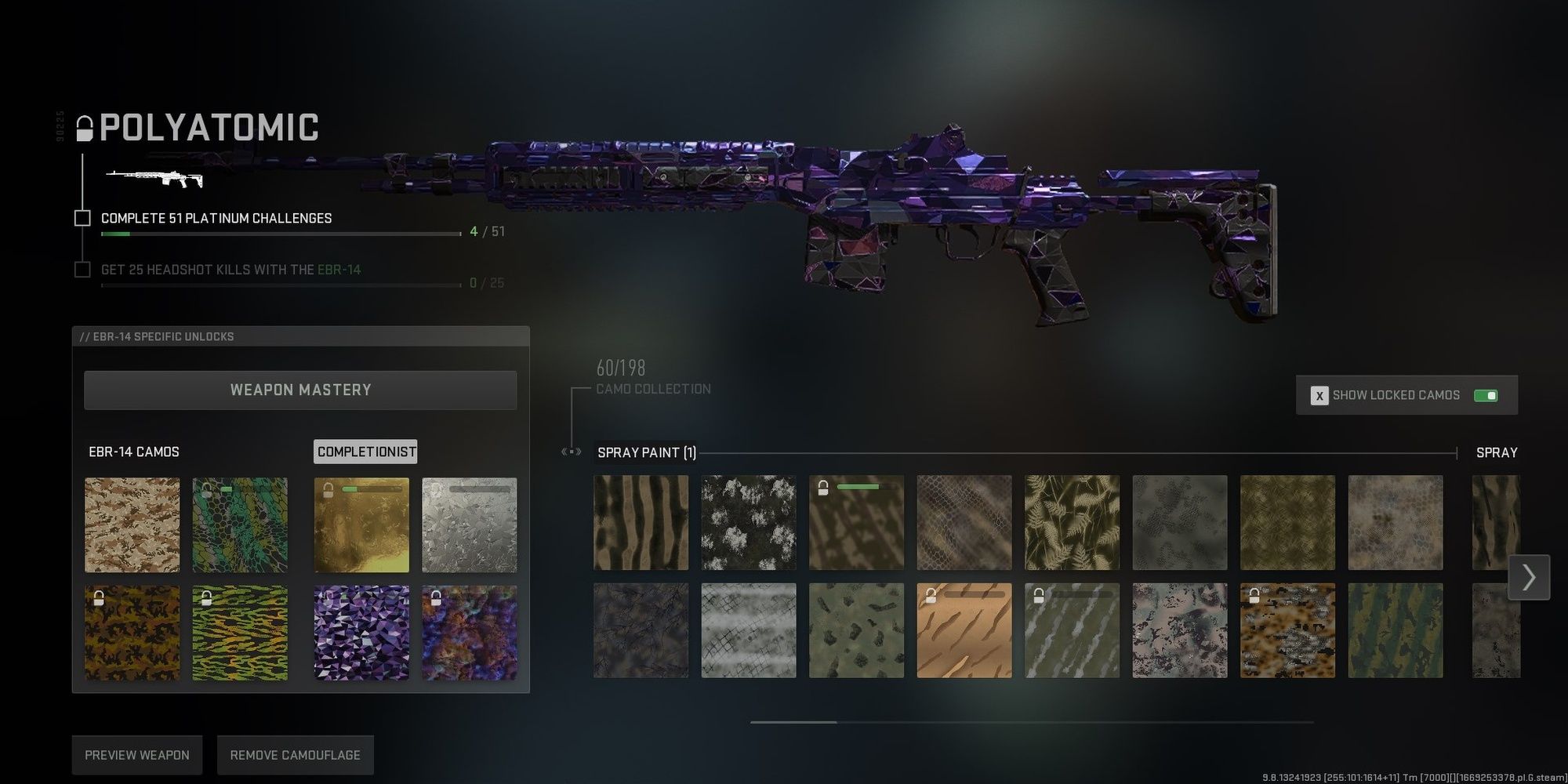Click the navigation arrows beside Spray Paint header
This screenshot has width=1568, height=784.
pos(569,452)
